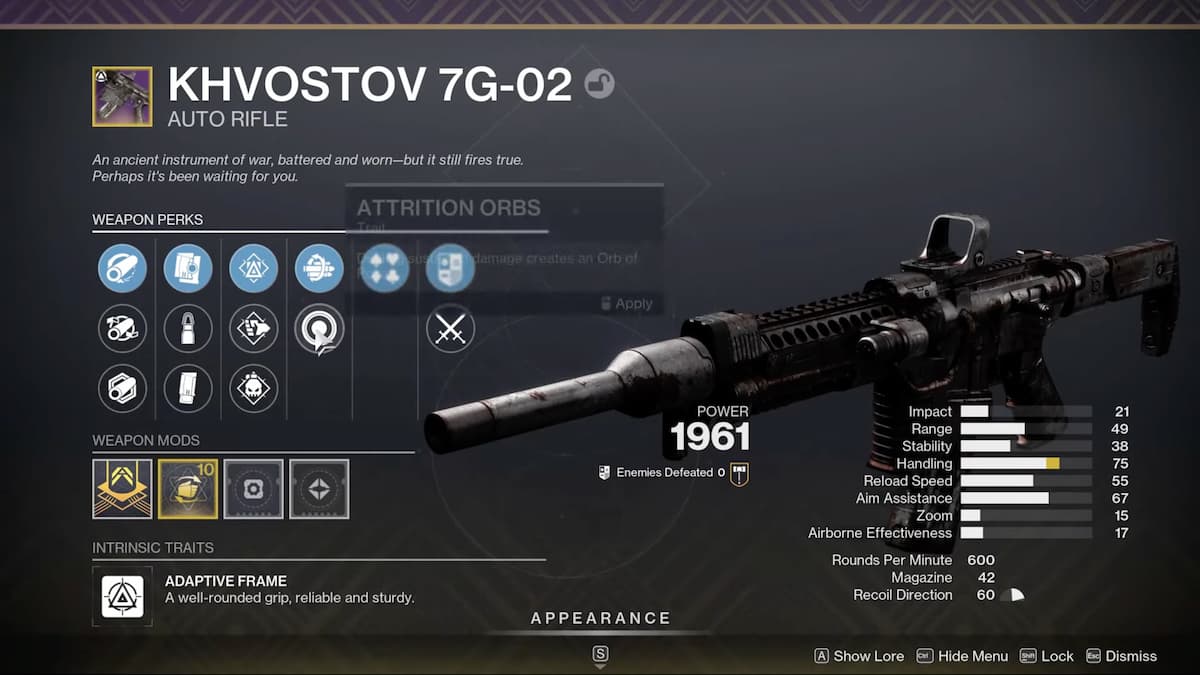Select the crossed swords perk
This screenshot has width=1200, height=675.
click(x=450, y=328)
